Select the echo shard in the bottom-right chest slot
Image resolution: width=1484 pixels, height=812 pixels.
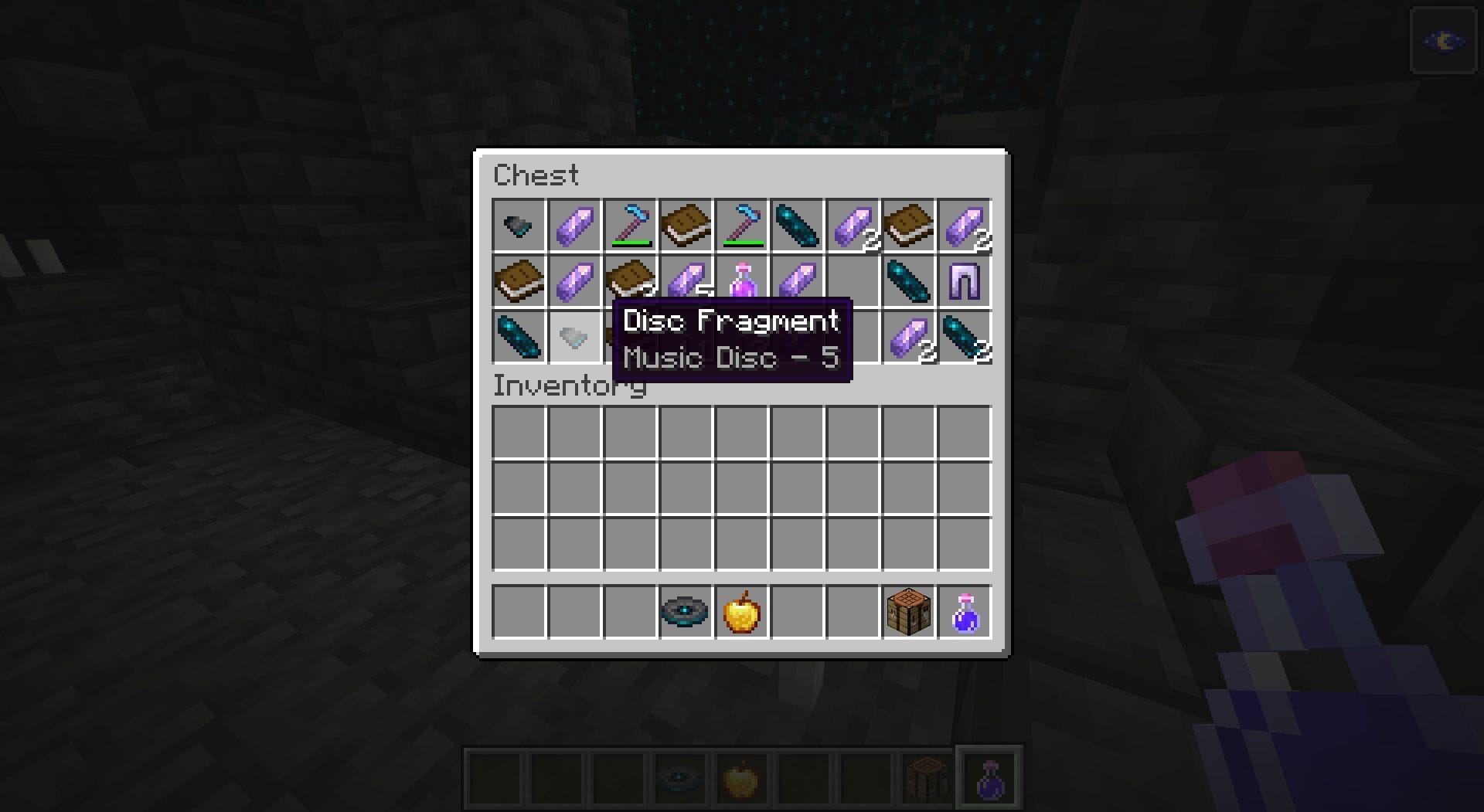[x=966, y=337]
